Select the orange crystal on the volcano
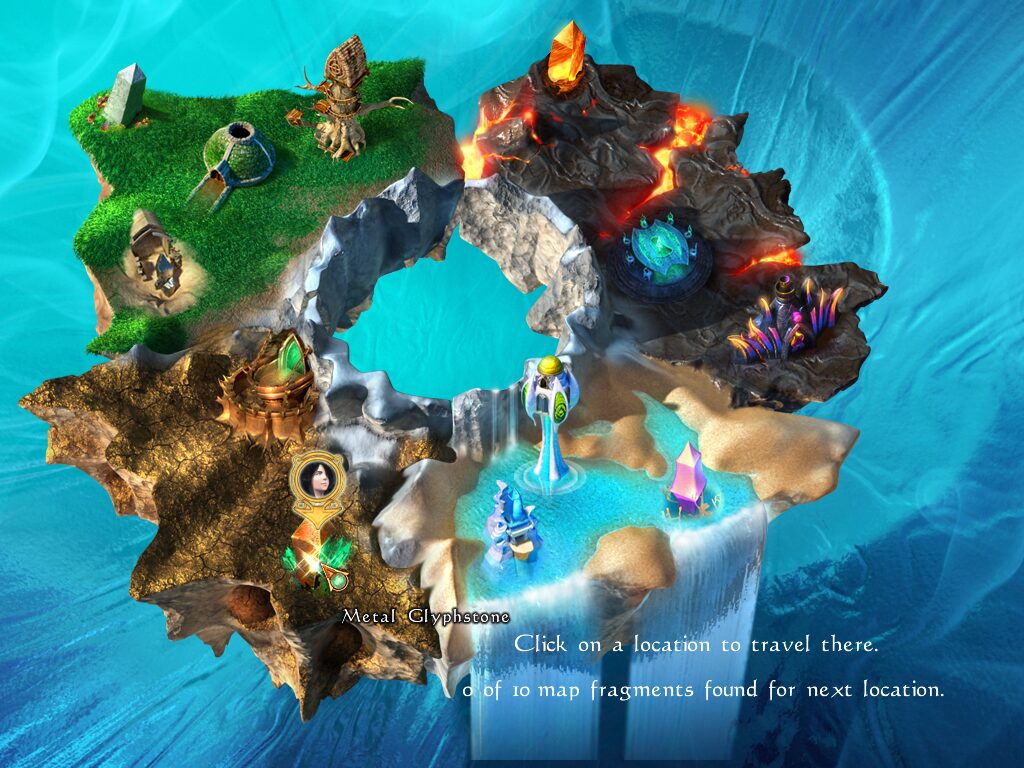The height and width of the screenshot is (768, 1024). pyautogui.click(x=568, y=56)
